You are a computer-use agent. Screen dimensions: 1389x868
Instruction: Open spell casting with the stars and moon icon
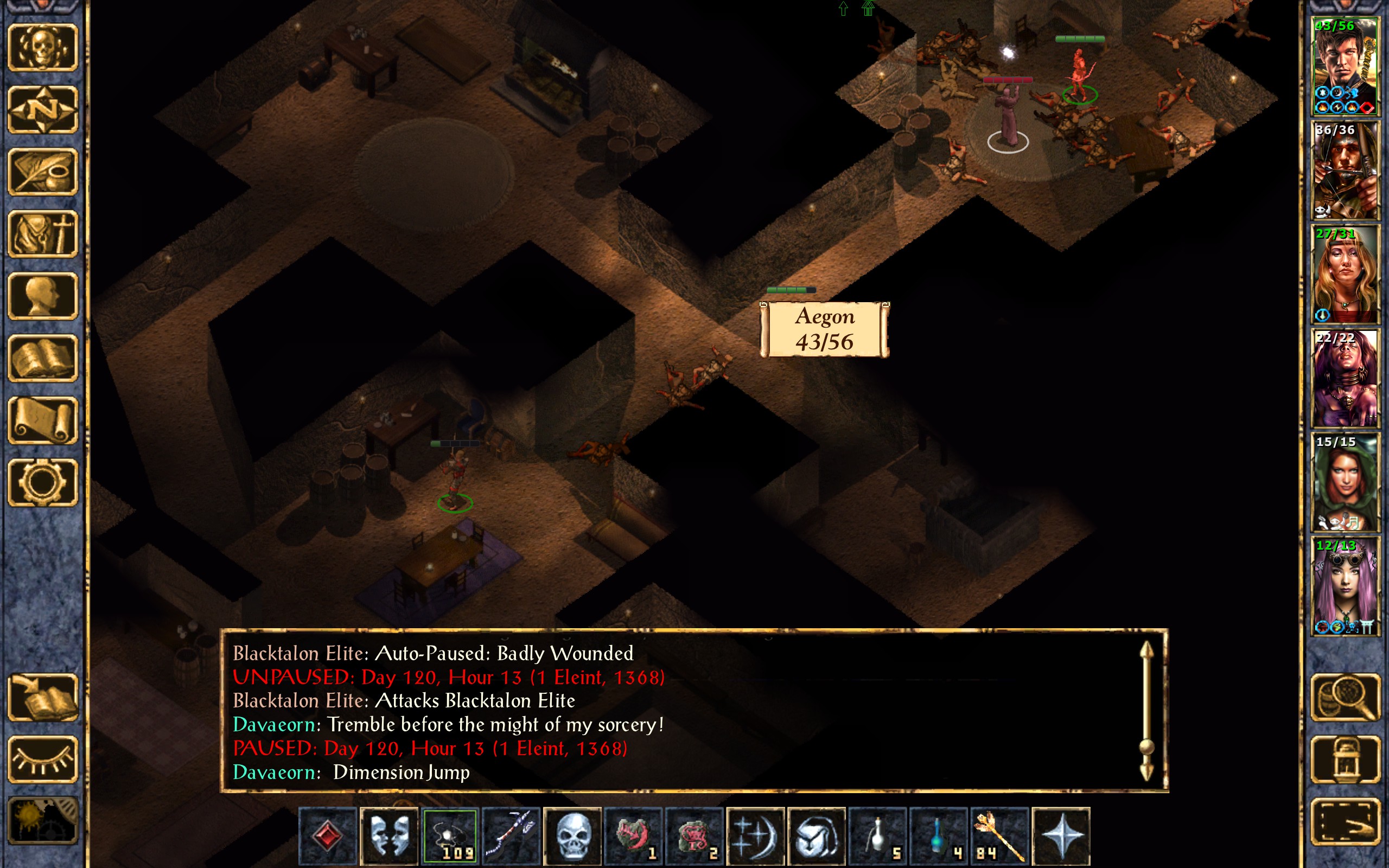(755, 835)
